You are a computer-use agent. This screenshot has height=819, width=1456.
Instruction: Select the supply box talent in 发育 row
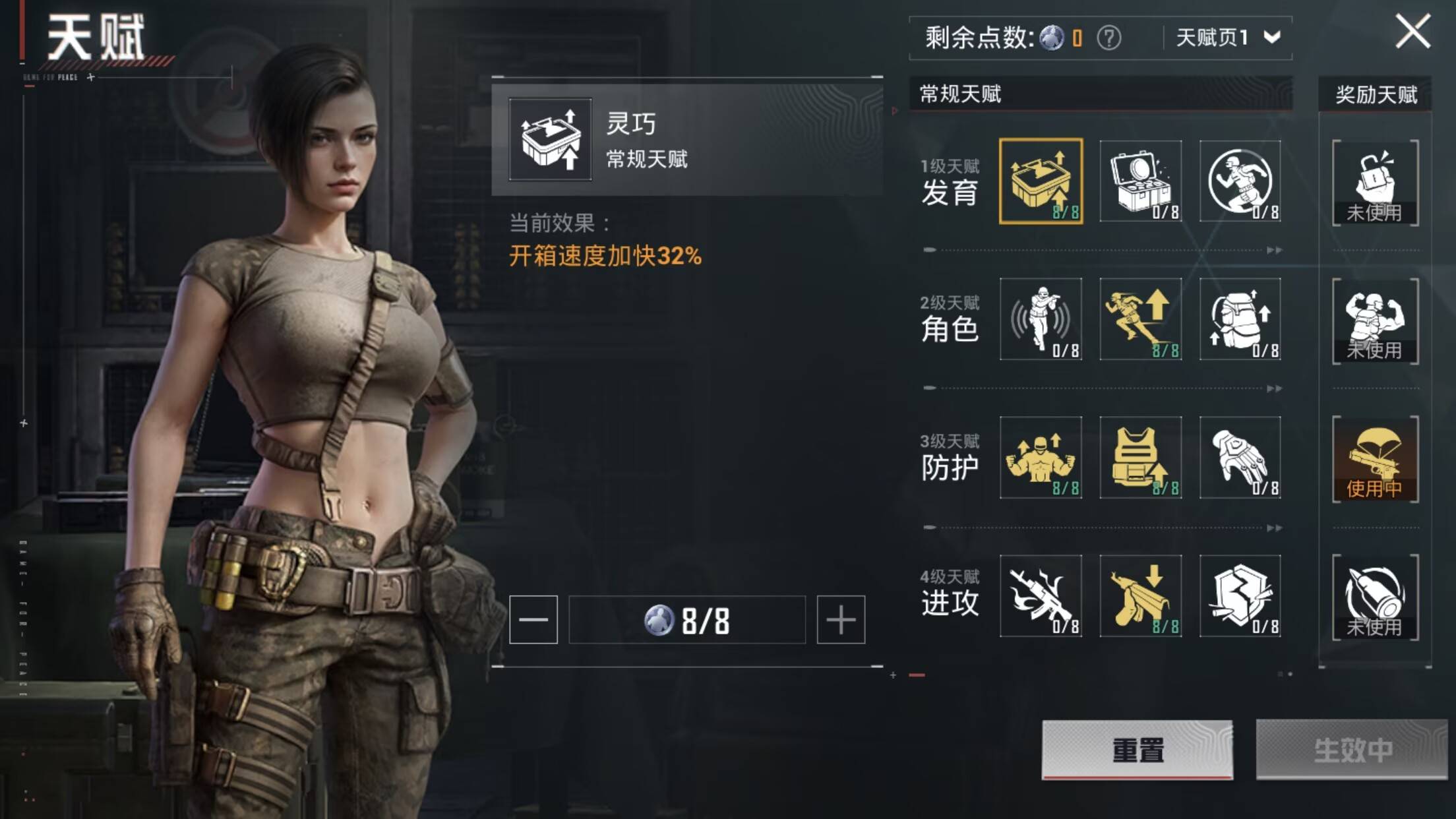point(1142,179)
